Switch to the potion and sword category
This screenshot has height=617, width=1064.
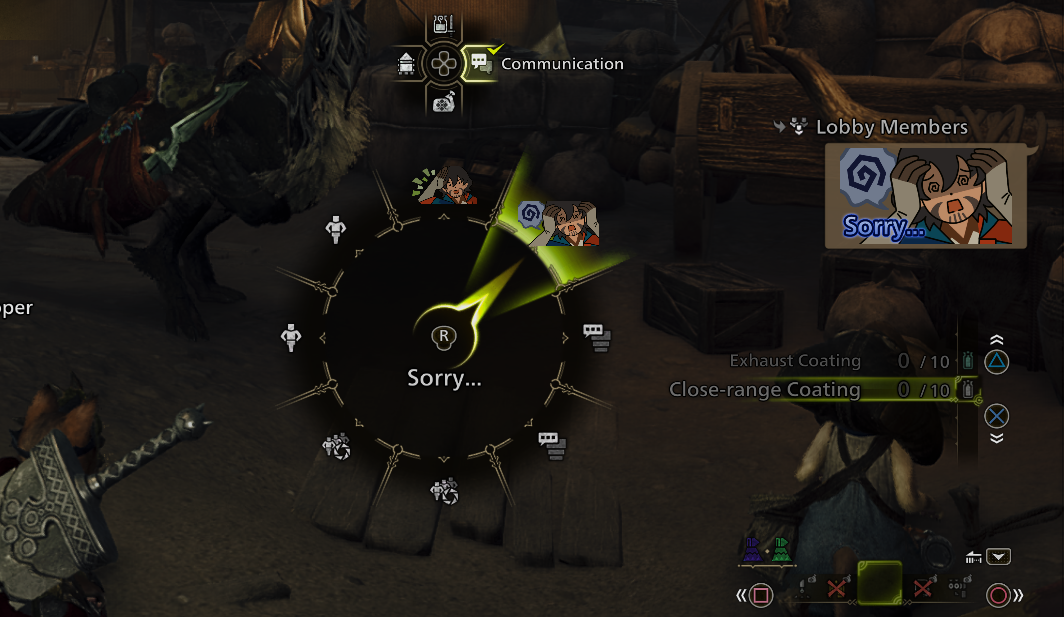[442, 25]
